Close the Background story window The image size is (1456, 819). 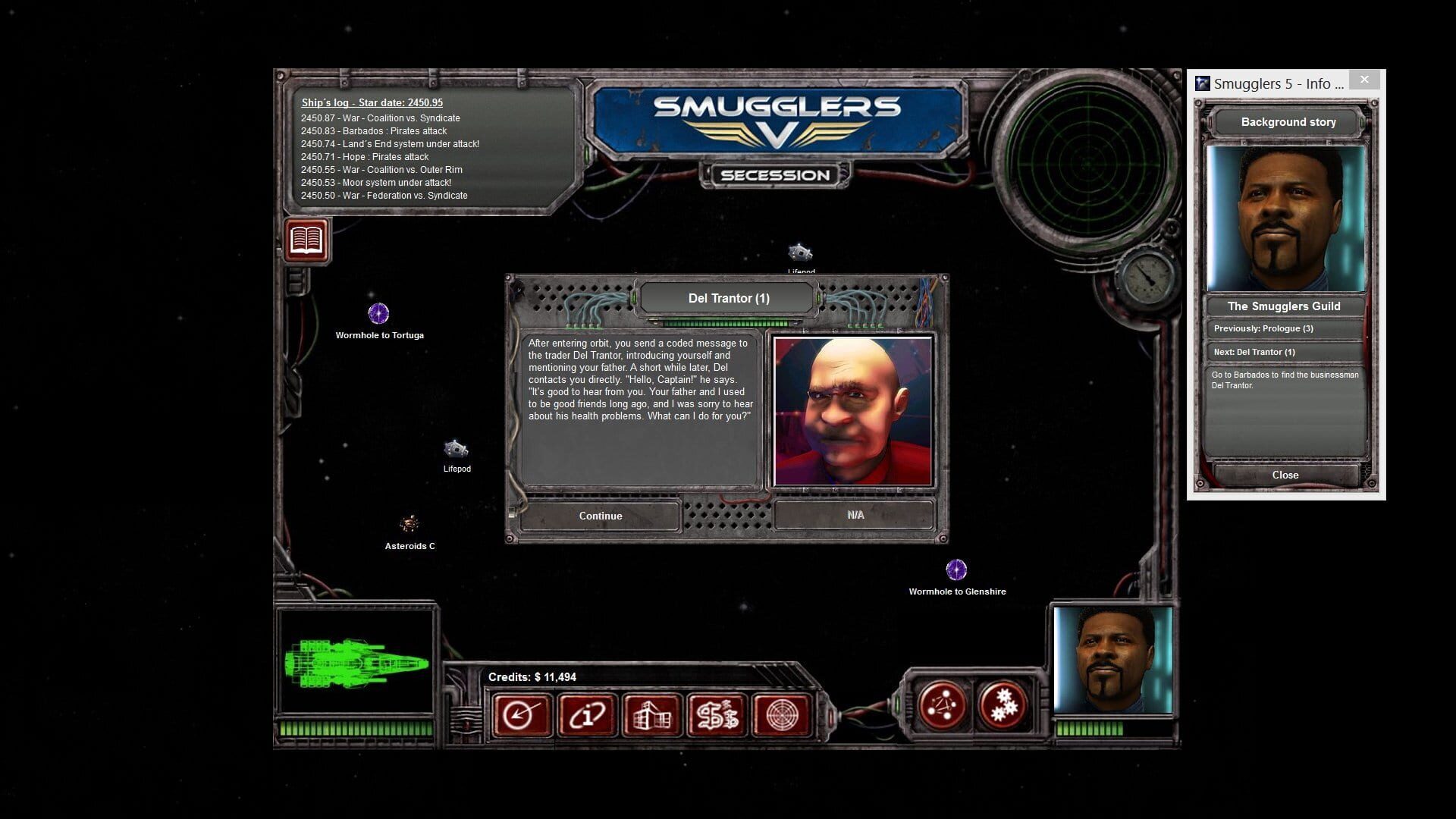pyautogui.click(x=1284, y=475)
